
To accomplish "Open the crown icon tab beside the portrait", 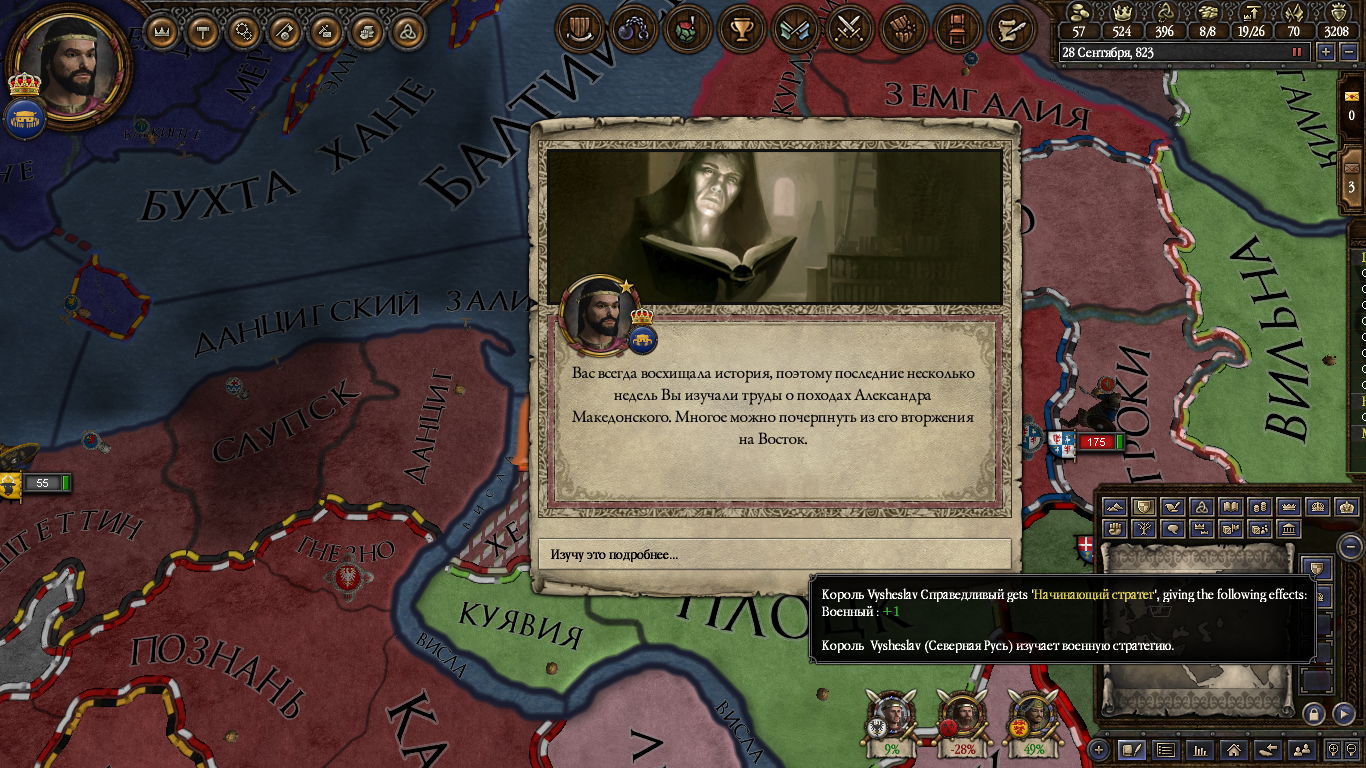I will click(23, 84).
